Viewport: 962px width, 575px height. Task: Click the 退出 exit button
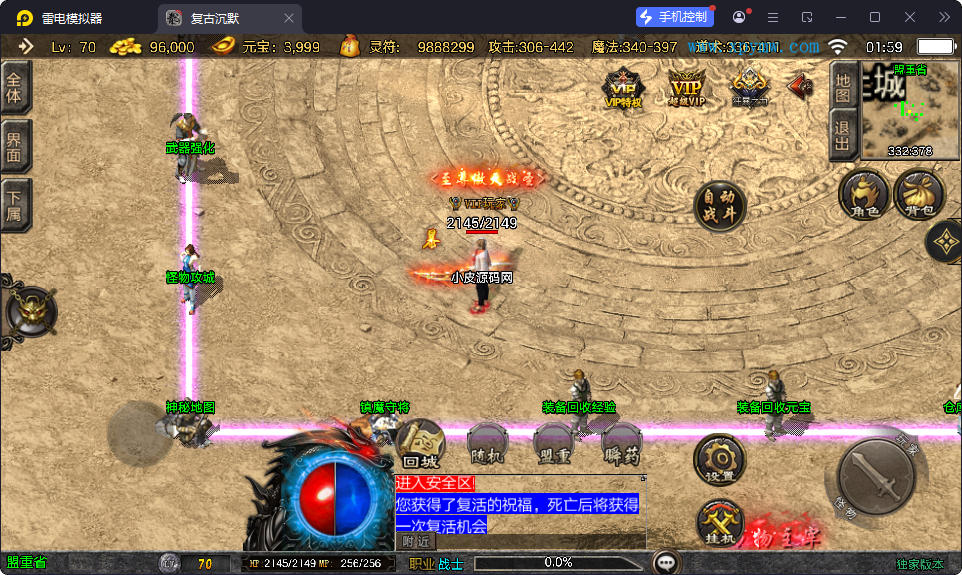pyautogui.click(x=843, y=134)
